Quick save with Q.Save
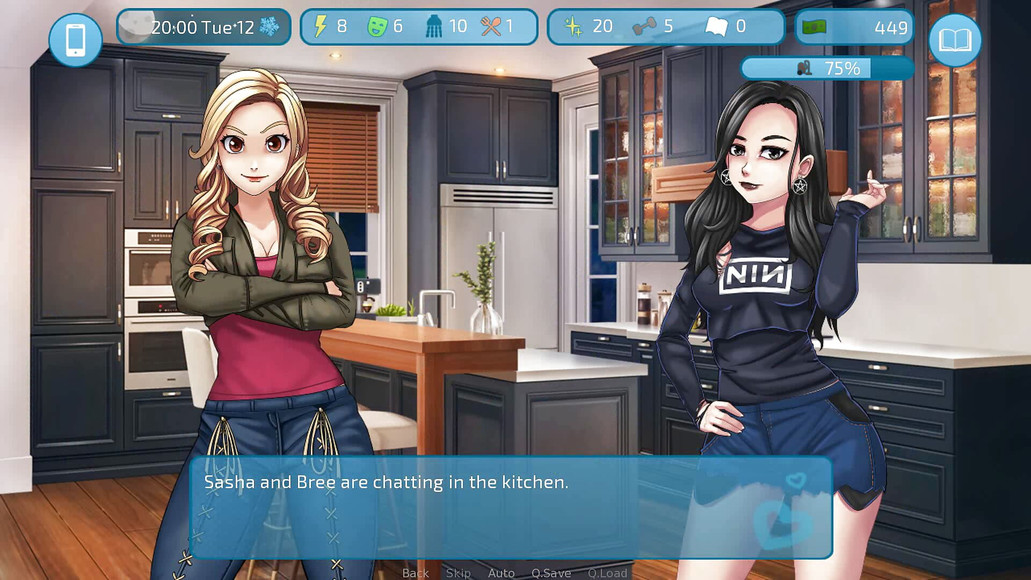Image resolution: width=1031 pixels, height=580 pixels. (551, 573)
